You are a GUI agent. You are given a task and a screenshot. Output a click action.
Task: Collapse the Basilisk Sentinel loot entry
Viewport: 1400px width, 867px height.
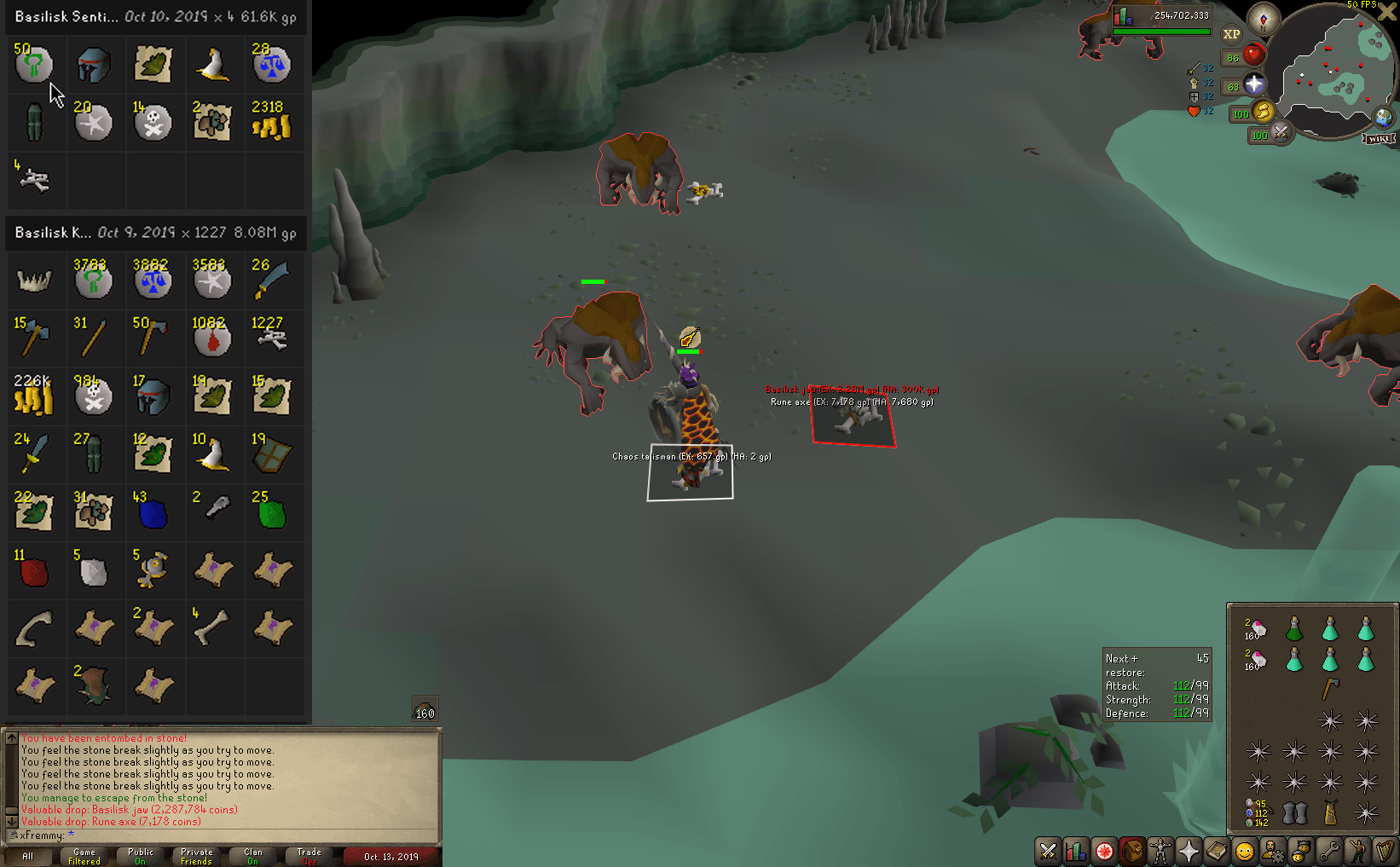153,17
